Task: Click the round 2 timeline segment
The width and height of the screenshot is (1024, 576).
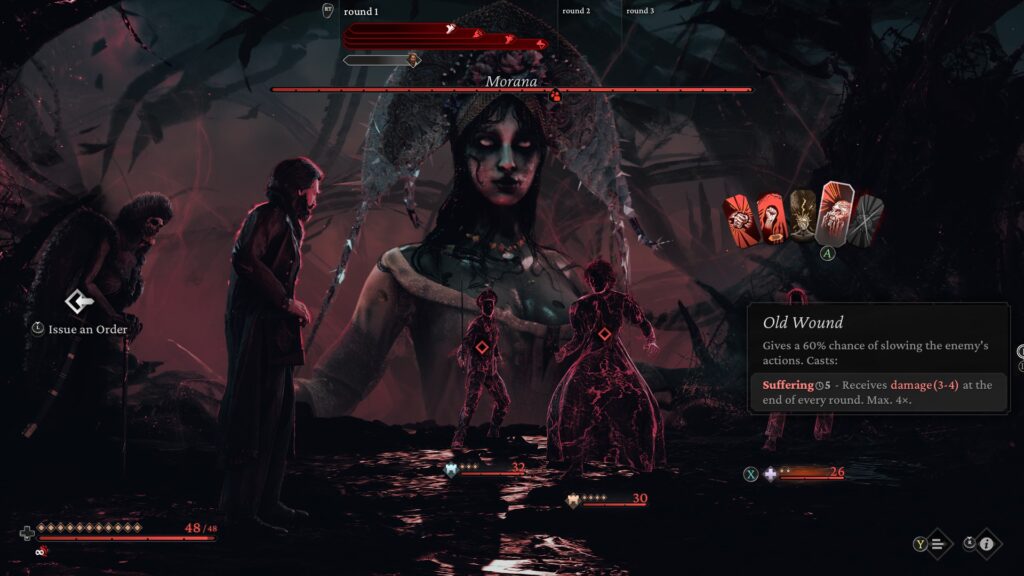Action: [576, 11]
